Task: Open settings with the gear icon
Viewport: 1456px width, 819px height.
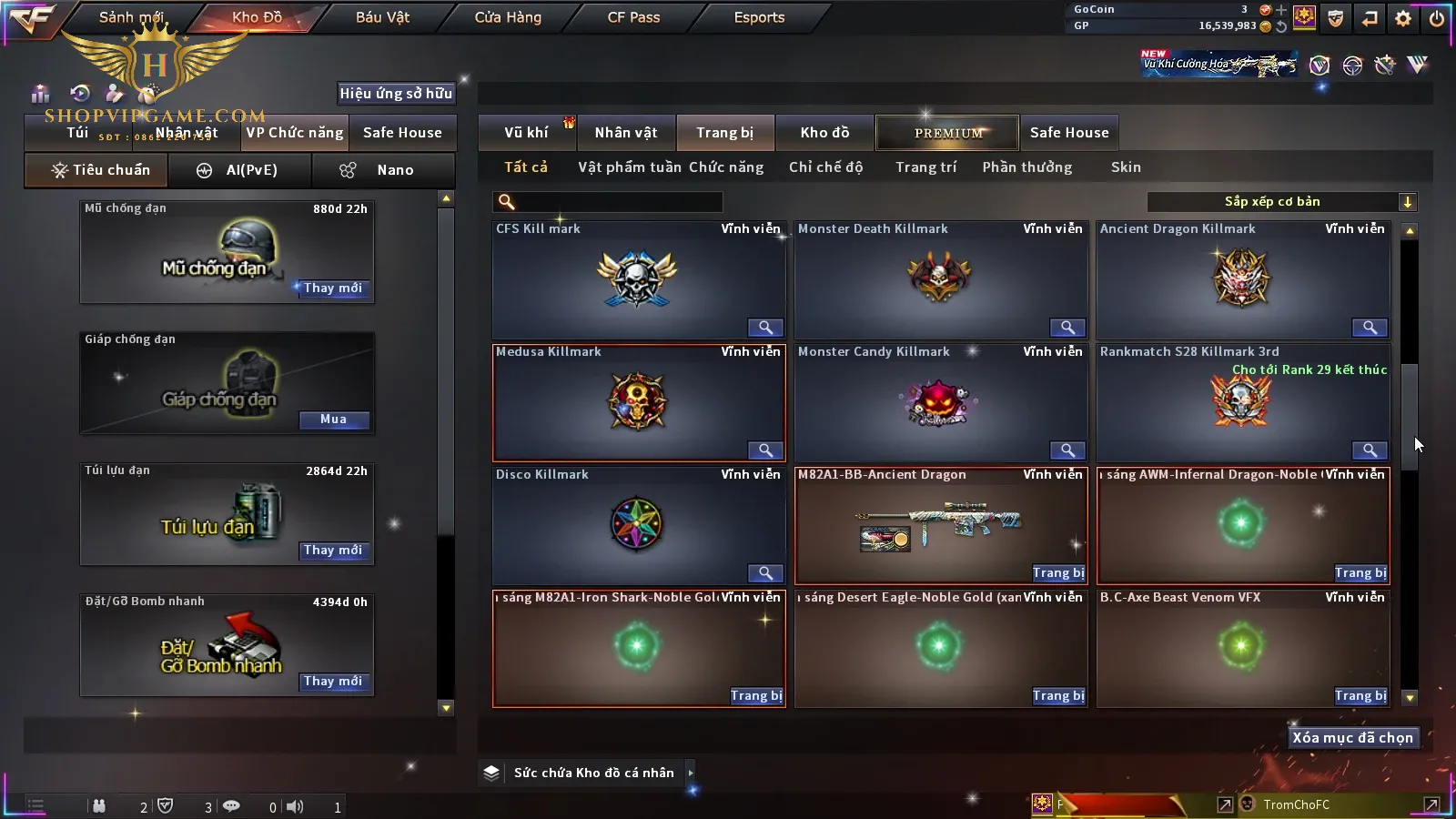Action: [1403, 18]
